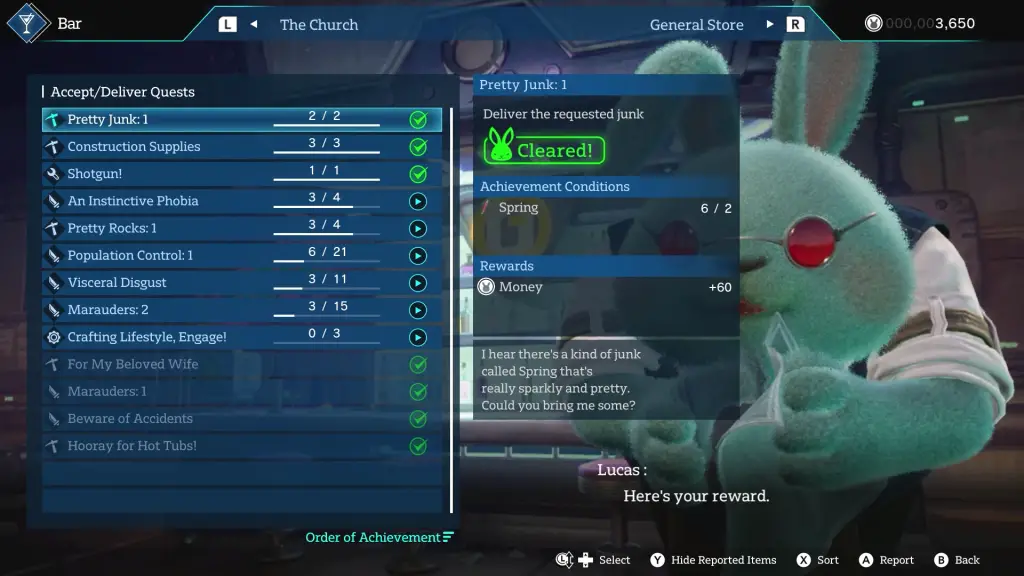Change the Order of Achievement sorting
Screen dimensions: 1024x576
pyautogui.click(x=379, y=538)
